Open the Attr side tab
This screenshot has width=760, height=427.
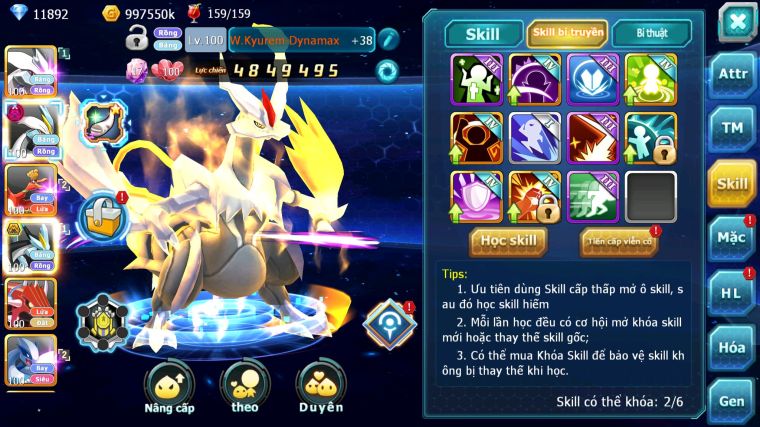[732, 73]
